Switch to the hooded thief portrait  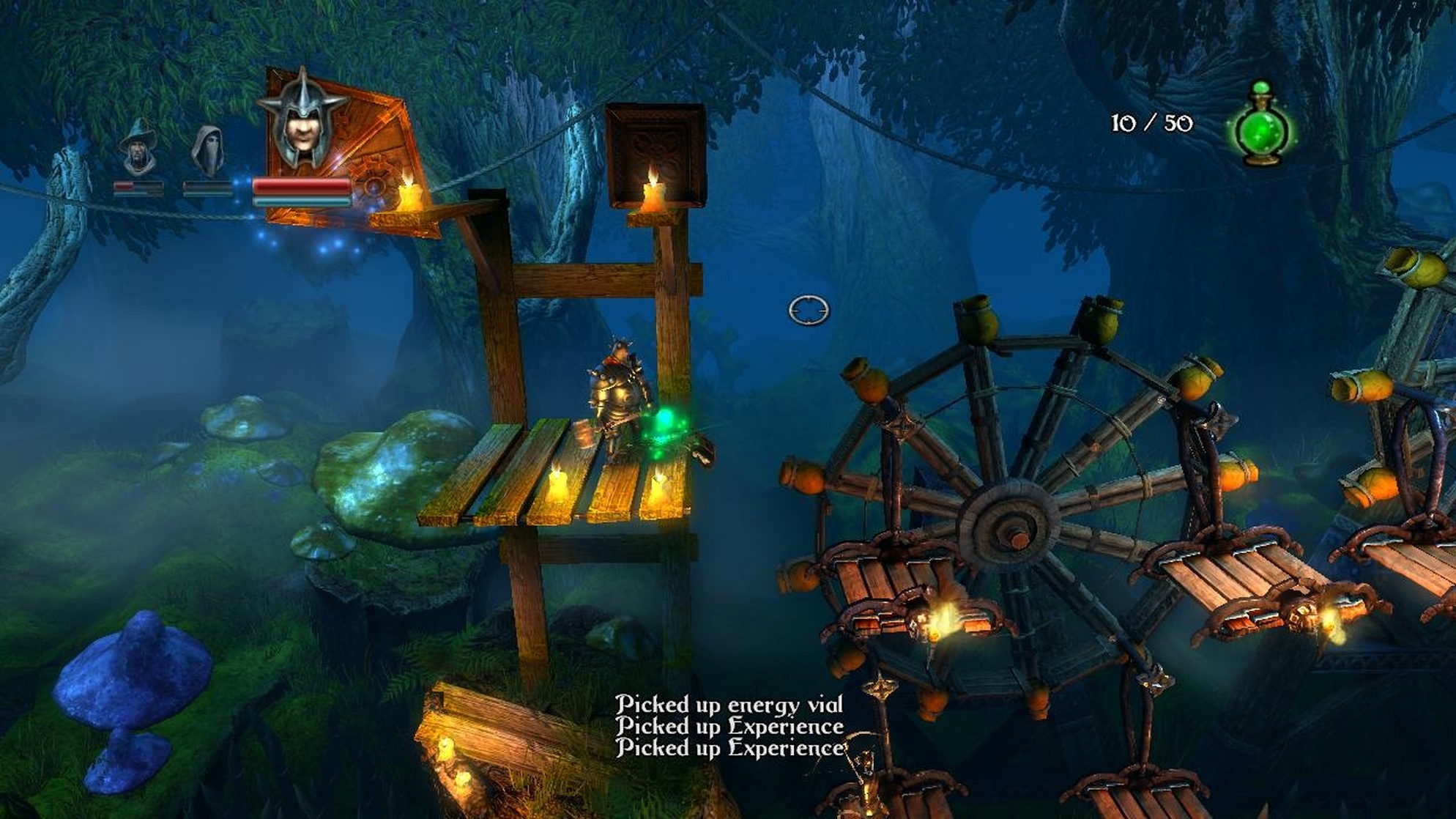(x=208, y=150)
